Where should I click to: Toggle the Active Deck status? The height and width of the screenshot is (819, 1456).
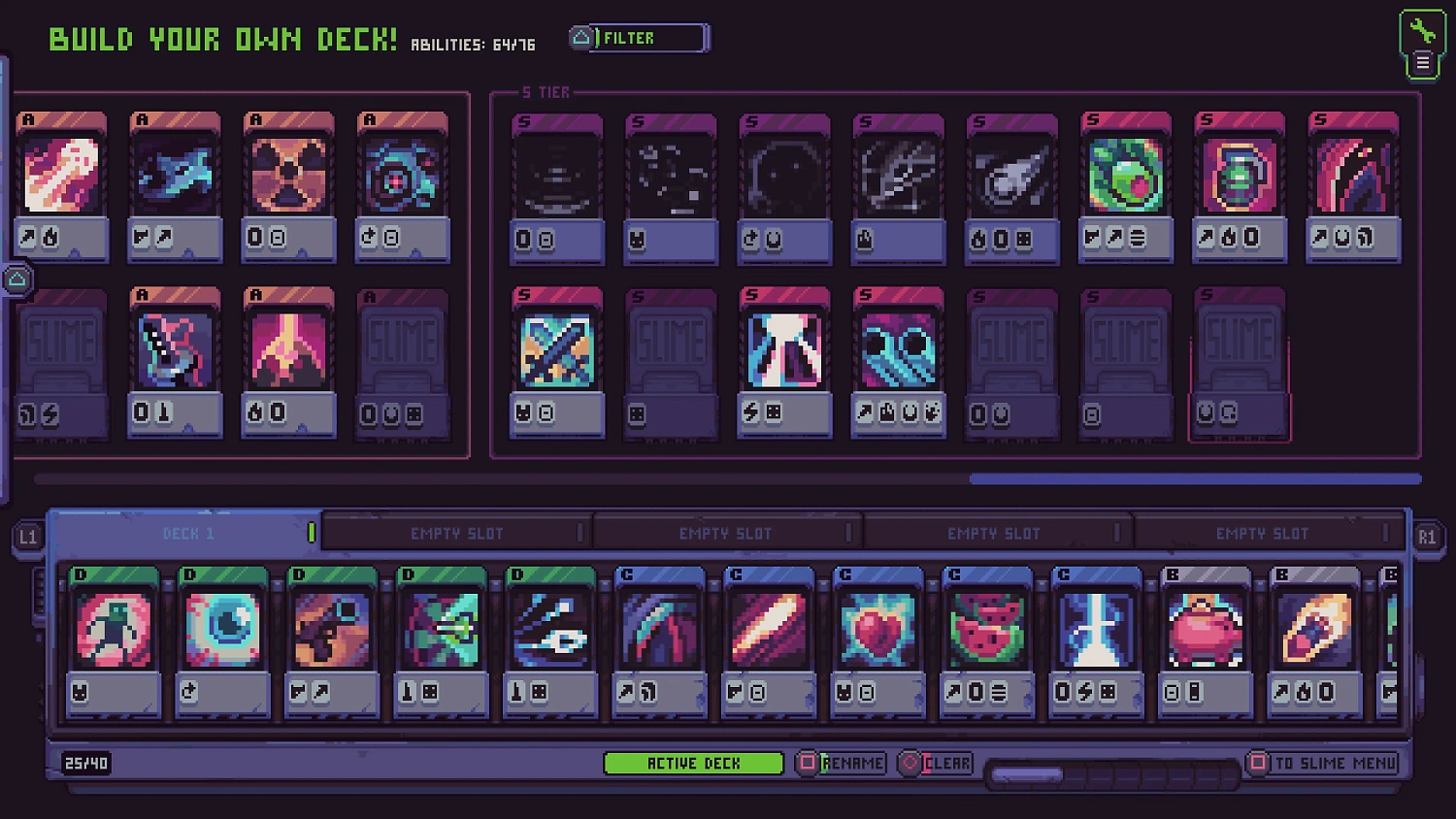click(x=693, y=763)
